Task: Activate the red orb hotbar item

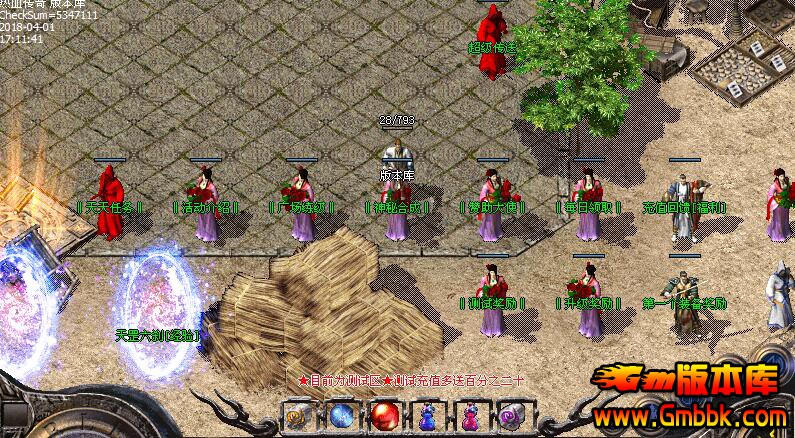Action: click(x=384, y=414)
